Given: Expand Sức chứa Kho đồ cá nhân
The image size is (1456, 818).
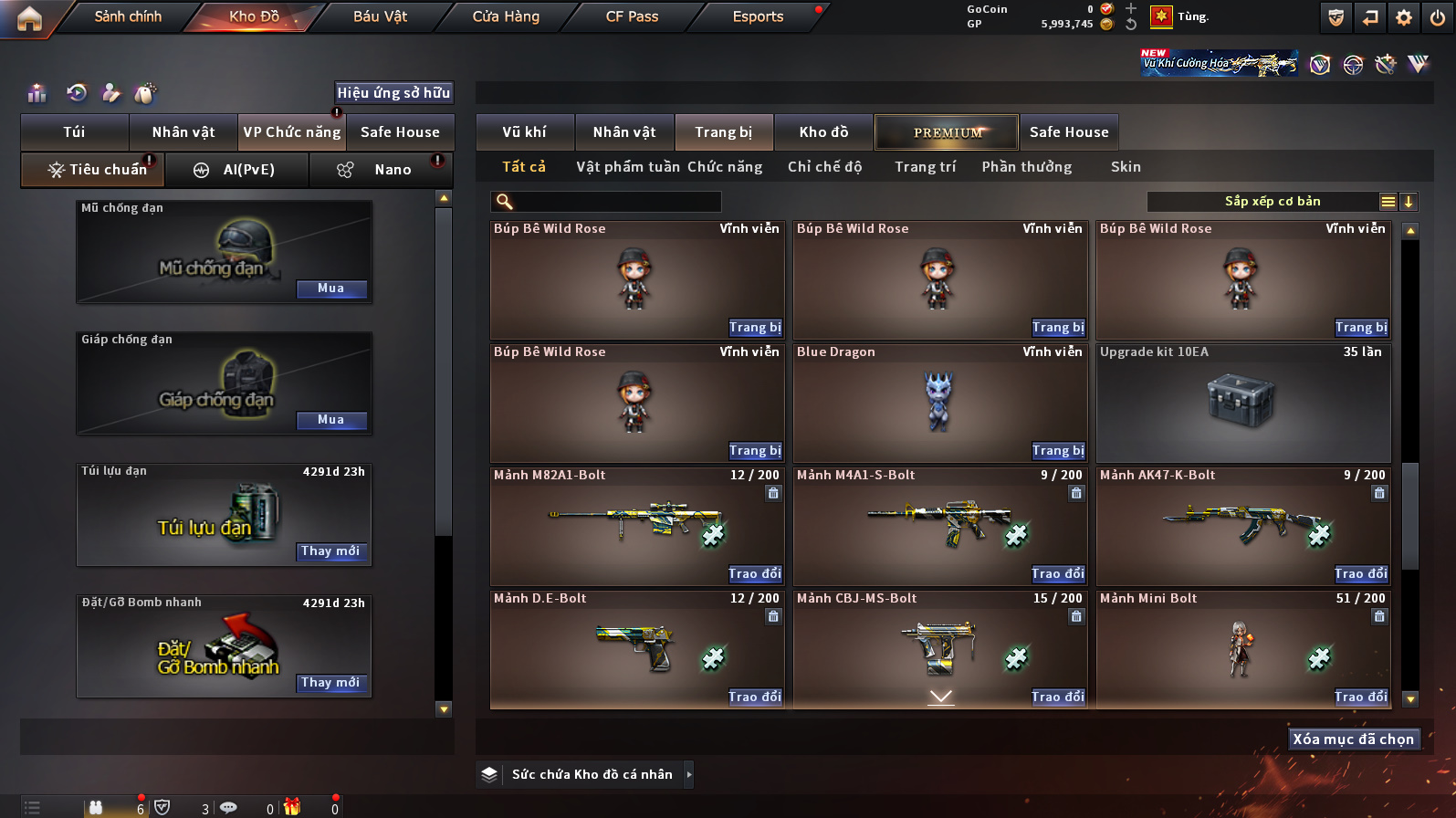Looking at the screenshot, I should (689, 774).
